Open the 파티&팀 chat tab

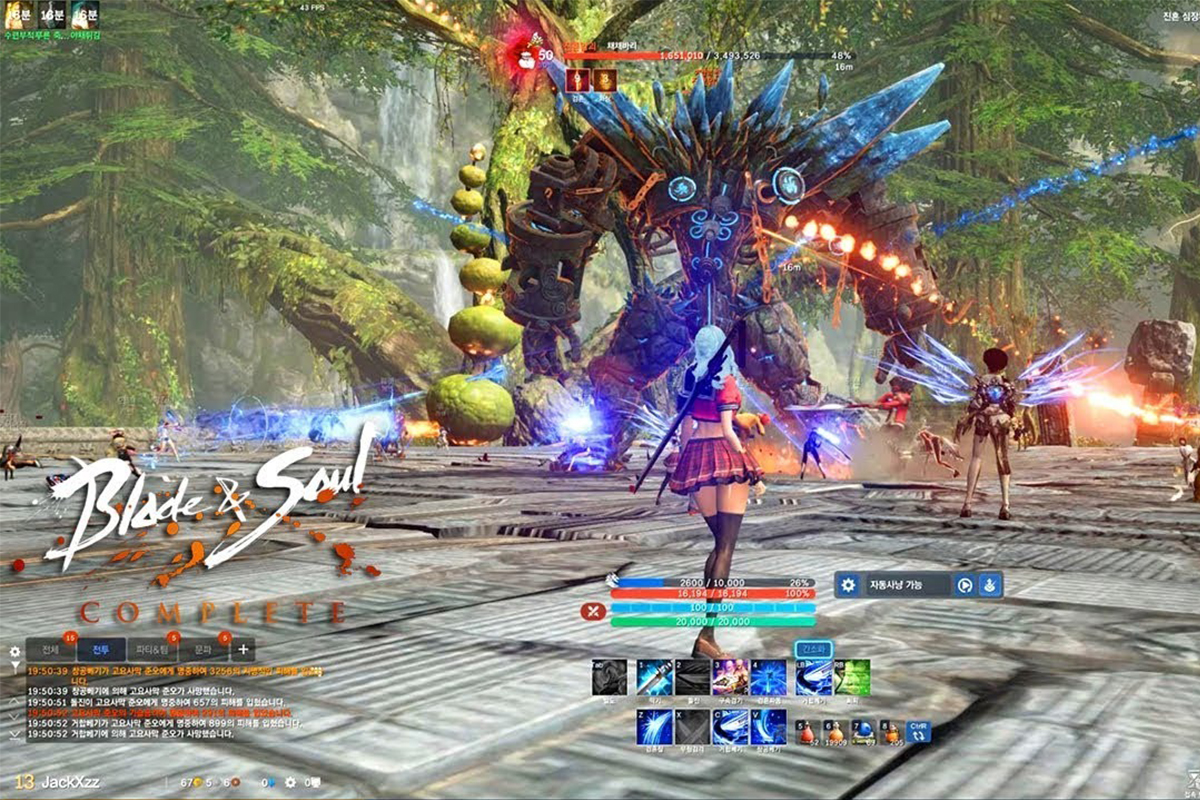click(x=153, y=649)
